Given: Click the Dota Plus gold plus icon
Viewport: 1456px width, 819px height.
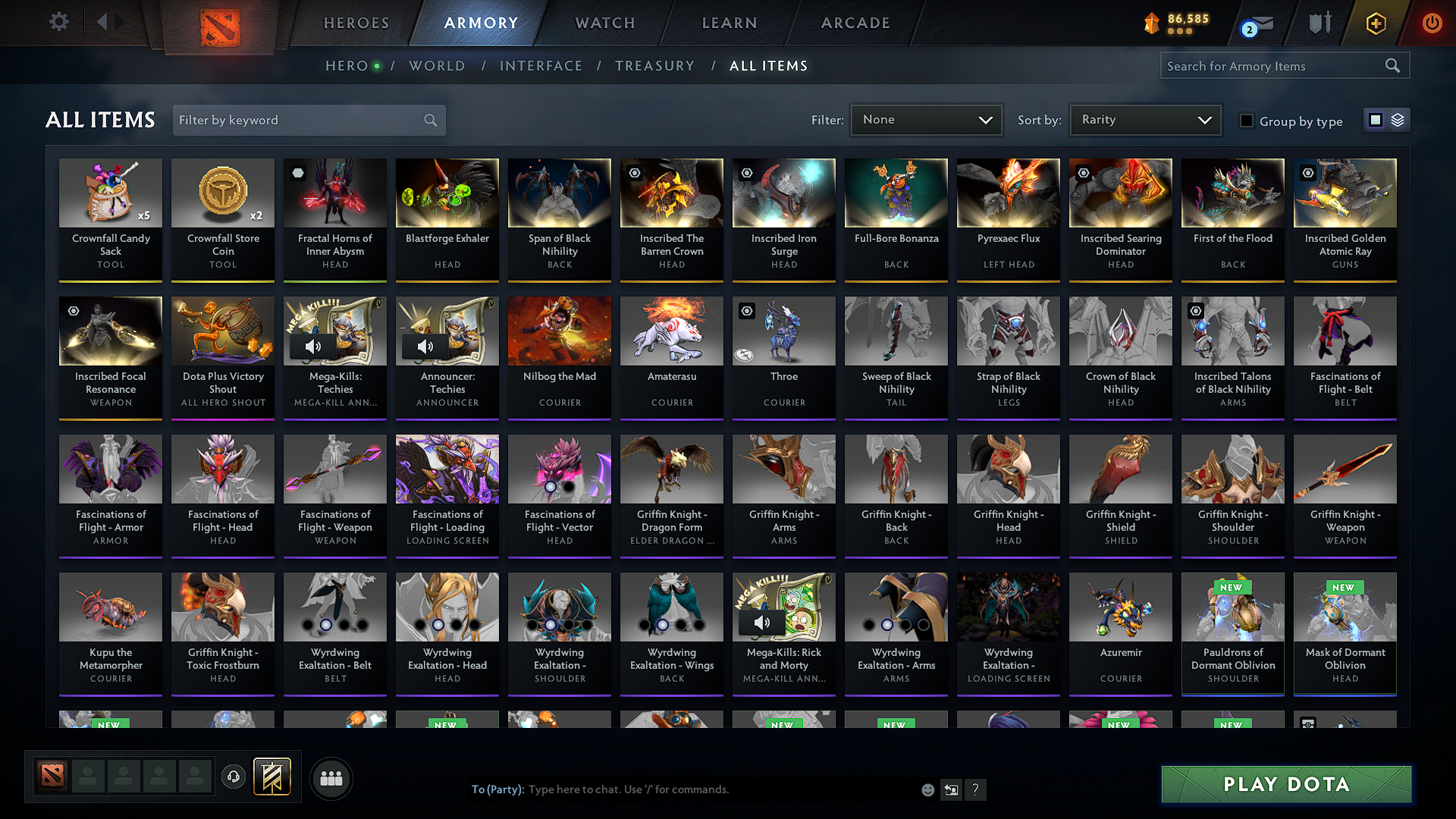Looking at the screenshot, I should tap(1376, 24).
